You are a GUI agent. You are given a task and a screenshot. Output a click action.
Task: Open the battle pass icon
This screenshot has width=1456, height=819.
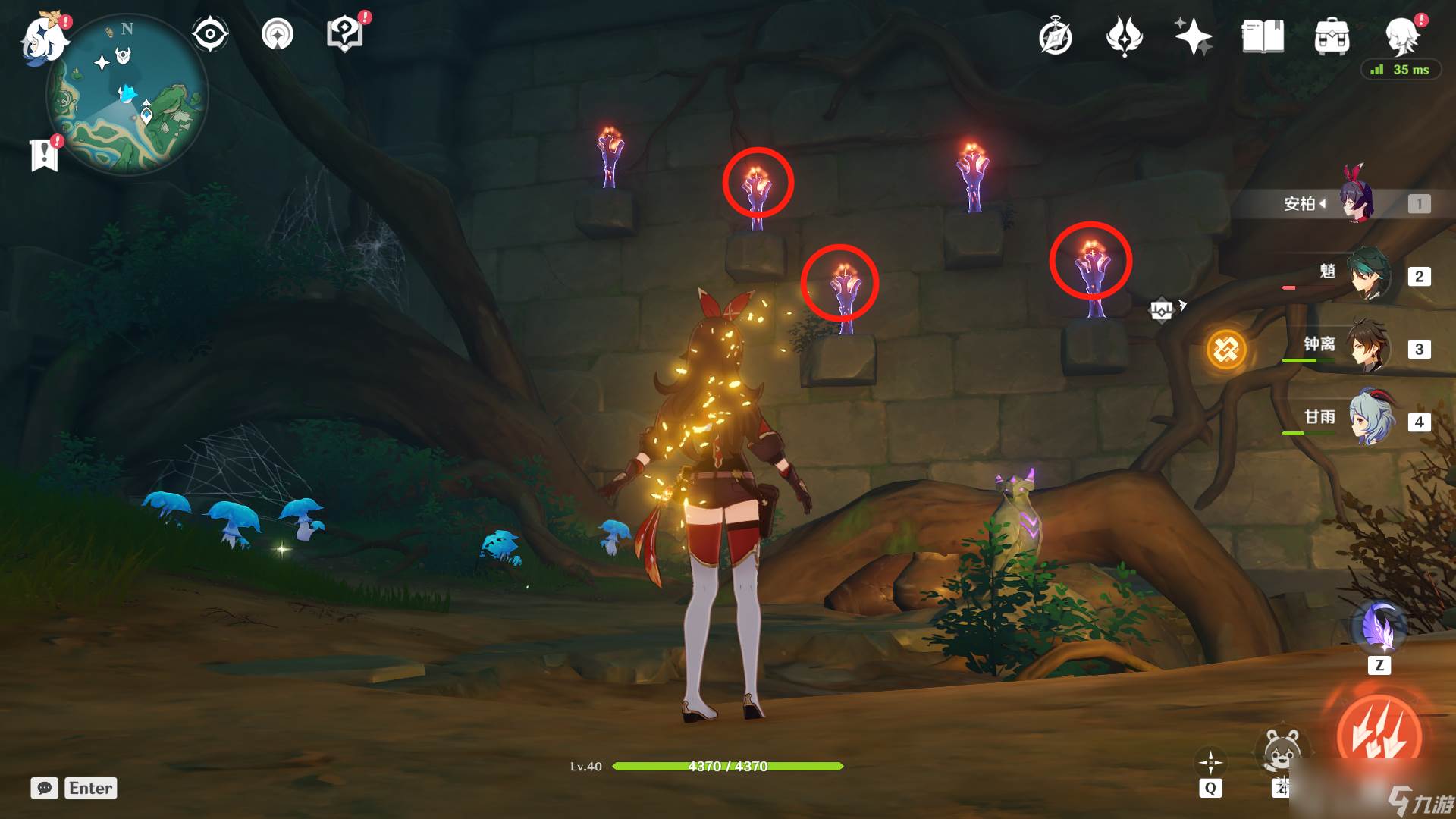[x=1125, y=36]
